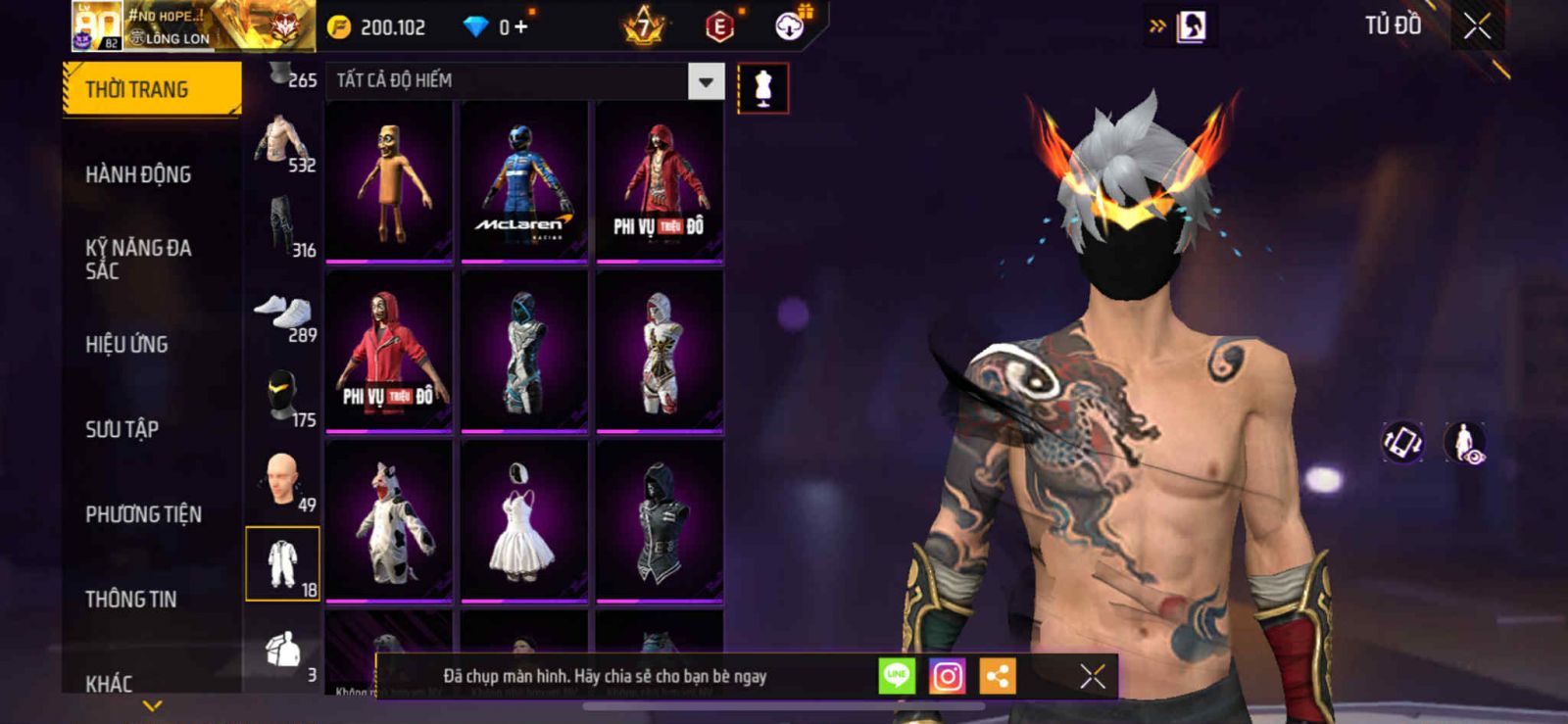
Task: Select the Thời Trang tab
Action: (152, 89)
